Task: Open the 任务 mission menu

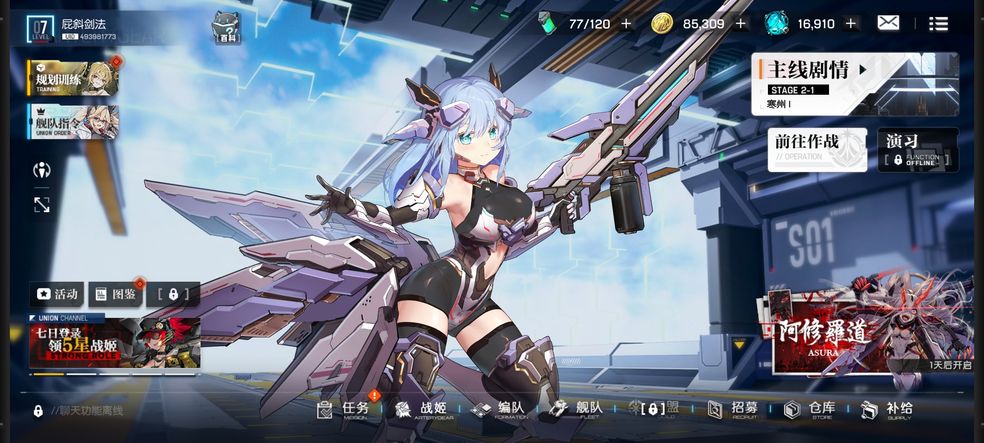Action: (x=343, y=409)
